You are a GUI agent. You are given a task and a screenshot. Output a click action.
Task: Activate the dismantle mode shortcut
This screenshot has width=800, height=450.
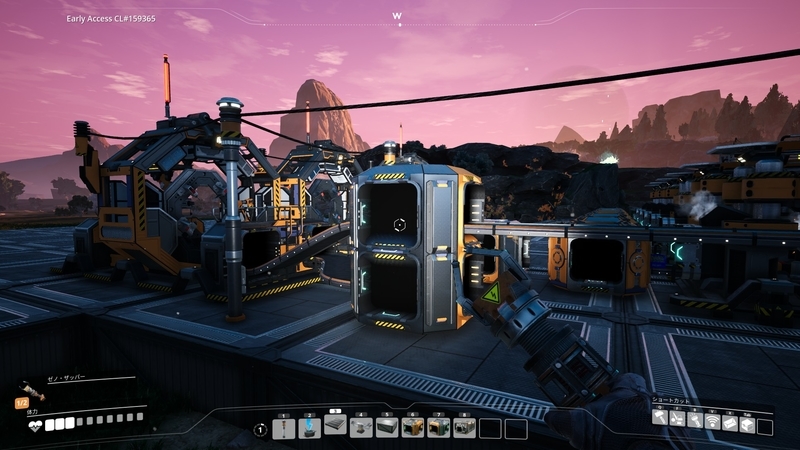click(677, 418)
